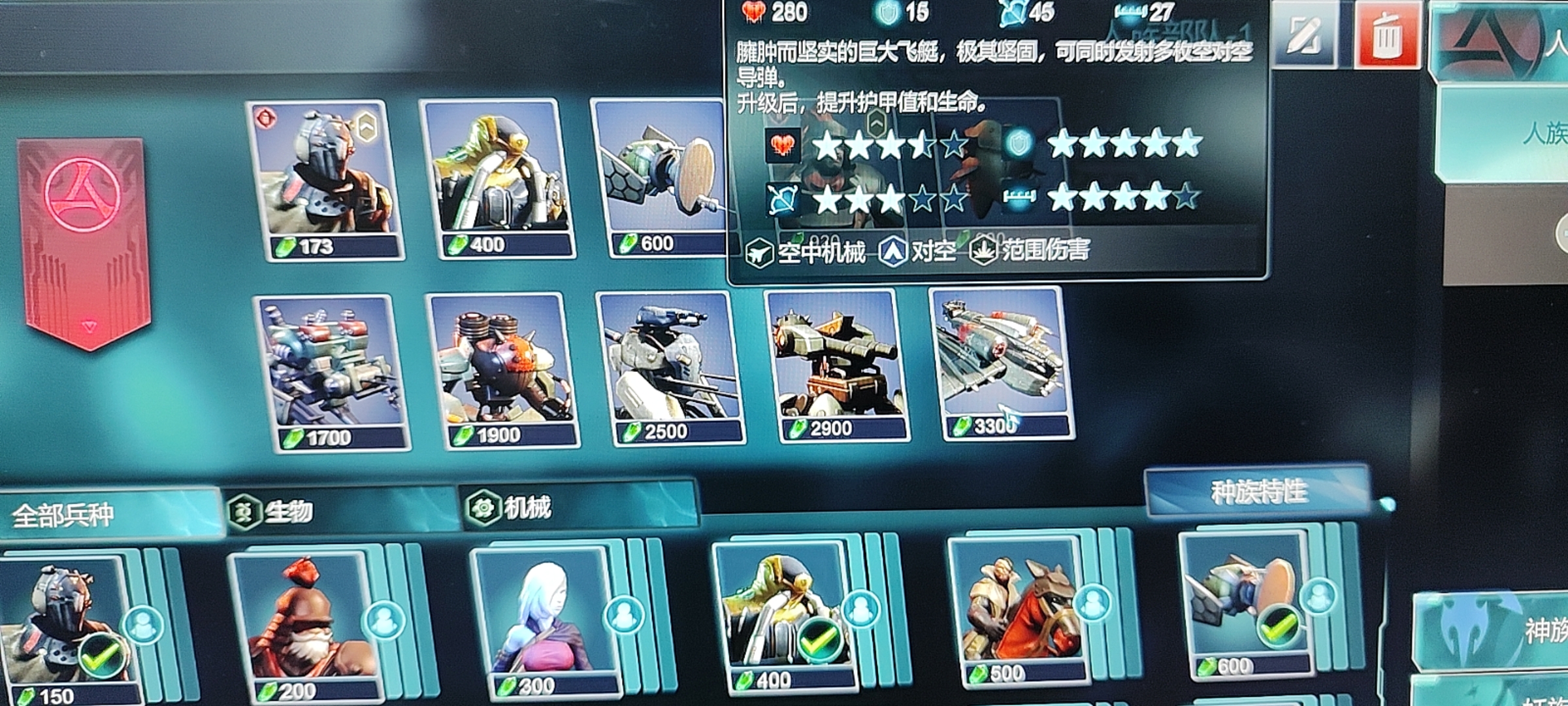Click the red trash delete button
Image resolution: width=1568 pixels, height=706 pixels.
pyautogui.click(x=1385, y=36)
